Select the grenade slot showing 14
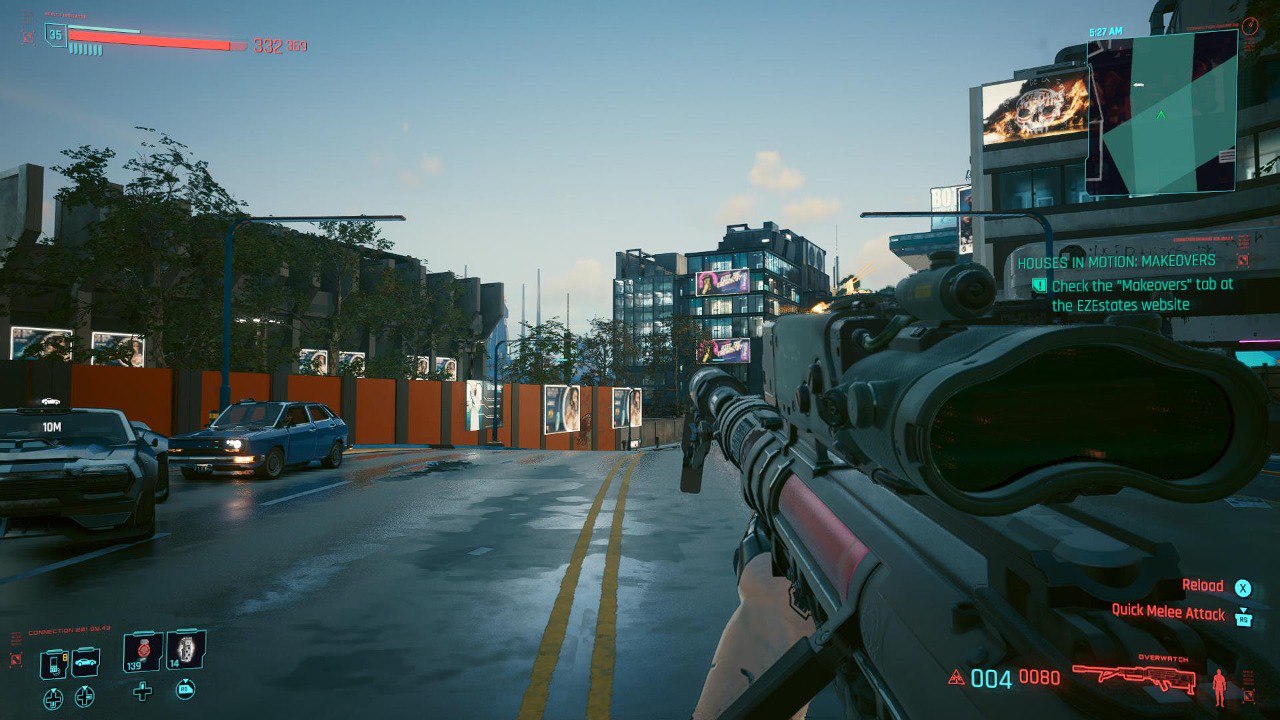Image resolution: width=1280 pixels, height=720 pixels. (x=186, y=649)
